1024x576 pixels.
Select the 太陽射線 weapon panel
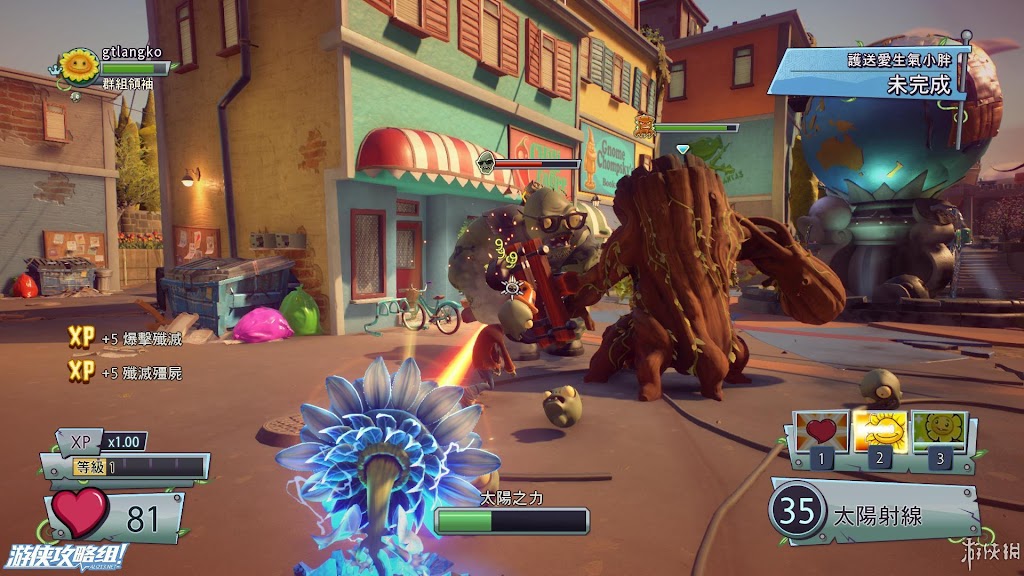[x=874, y=510]
